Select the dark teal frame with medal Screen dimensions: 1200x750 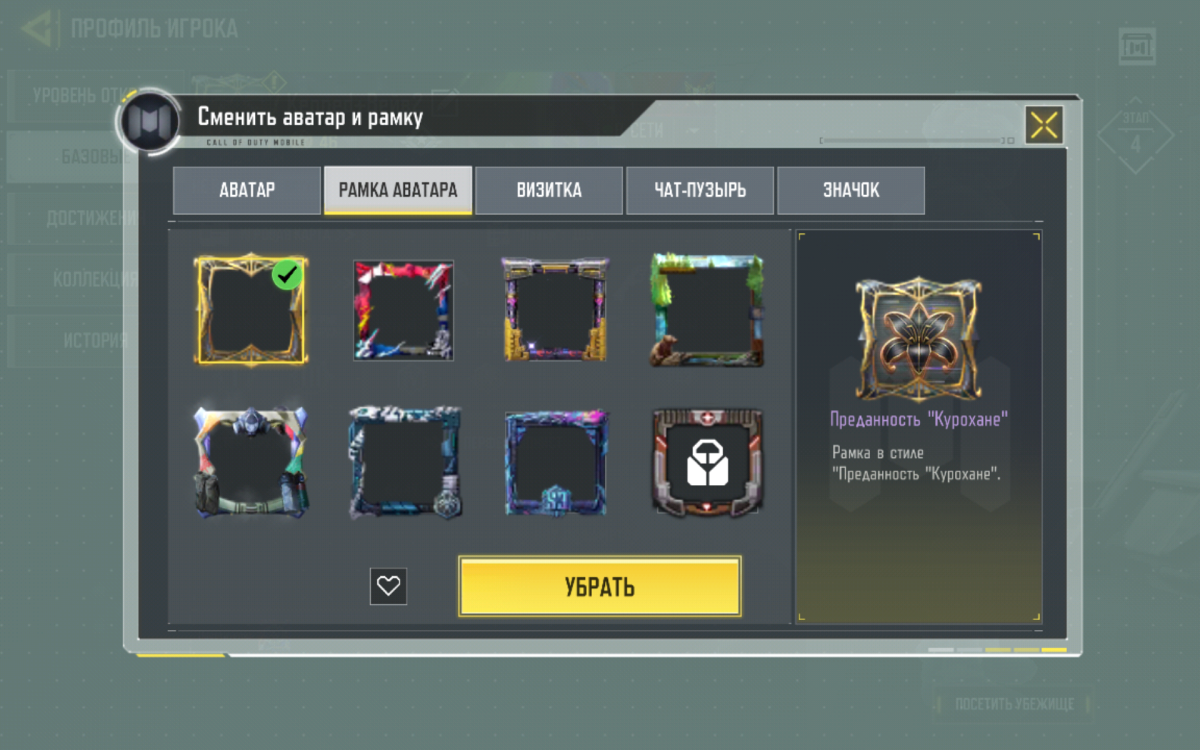pos(403,461)
